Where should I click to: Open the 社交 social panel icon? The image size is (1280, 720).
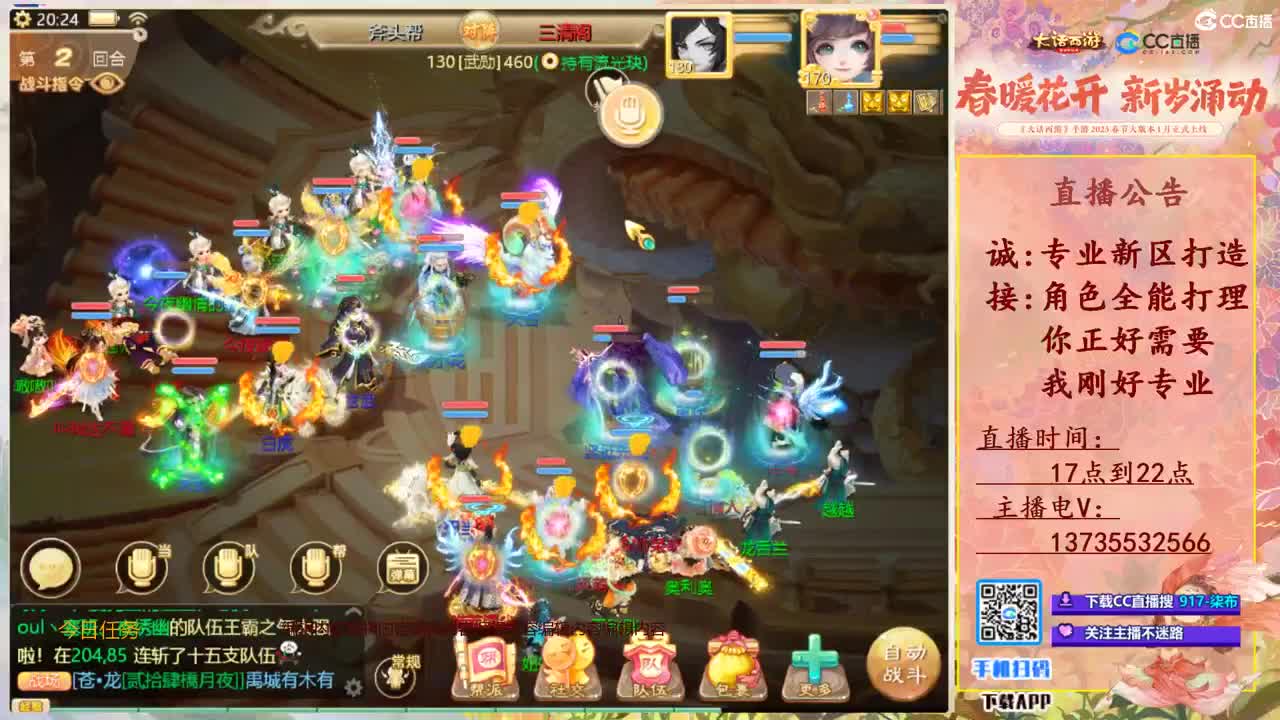pyautogui.click(x=568, y=661)
